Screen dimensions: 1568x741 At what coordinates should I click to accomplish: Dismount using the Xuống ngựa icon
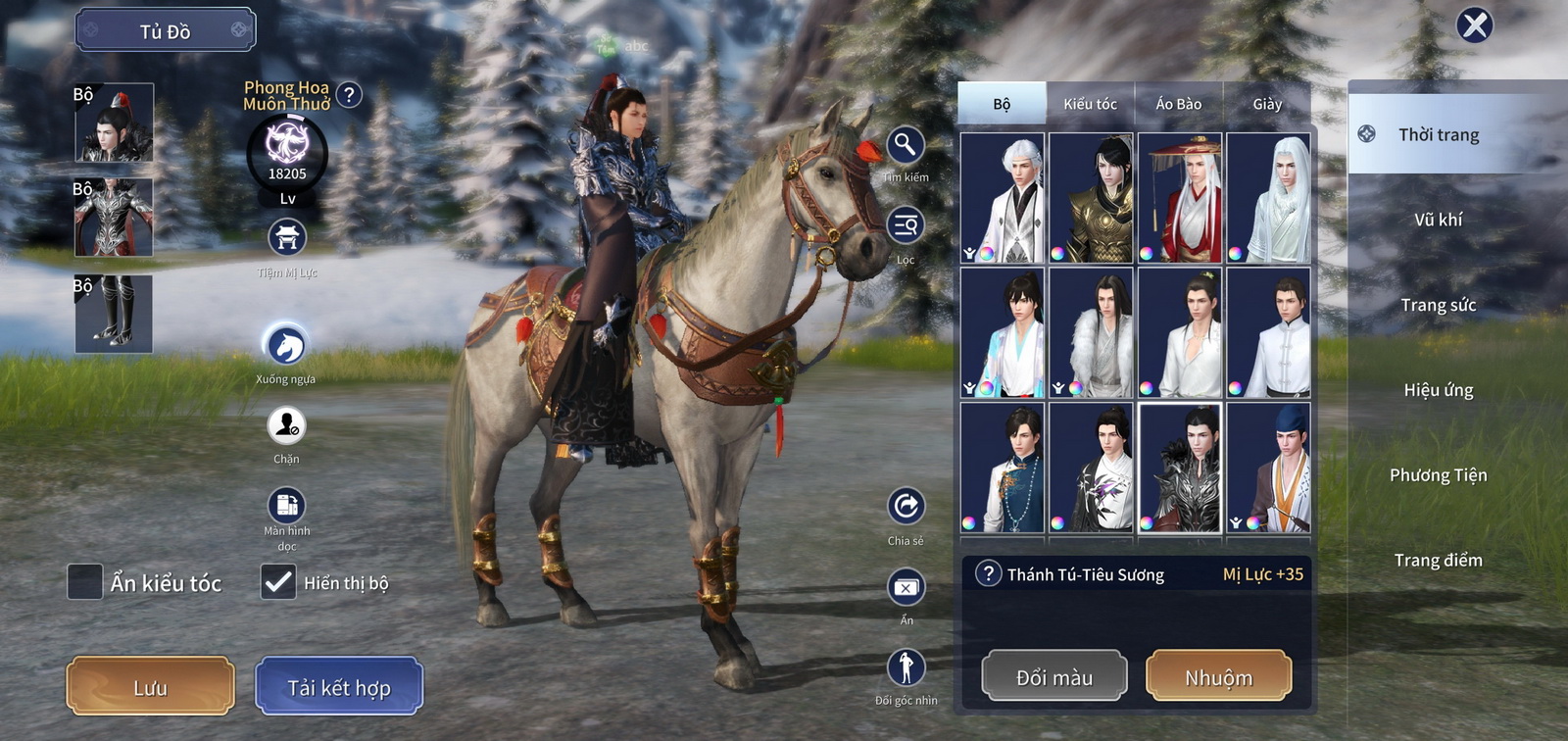(x=286, y=345)
